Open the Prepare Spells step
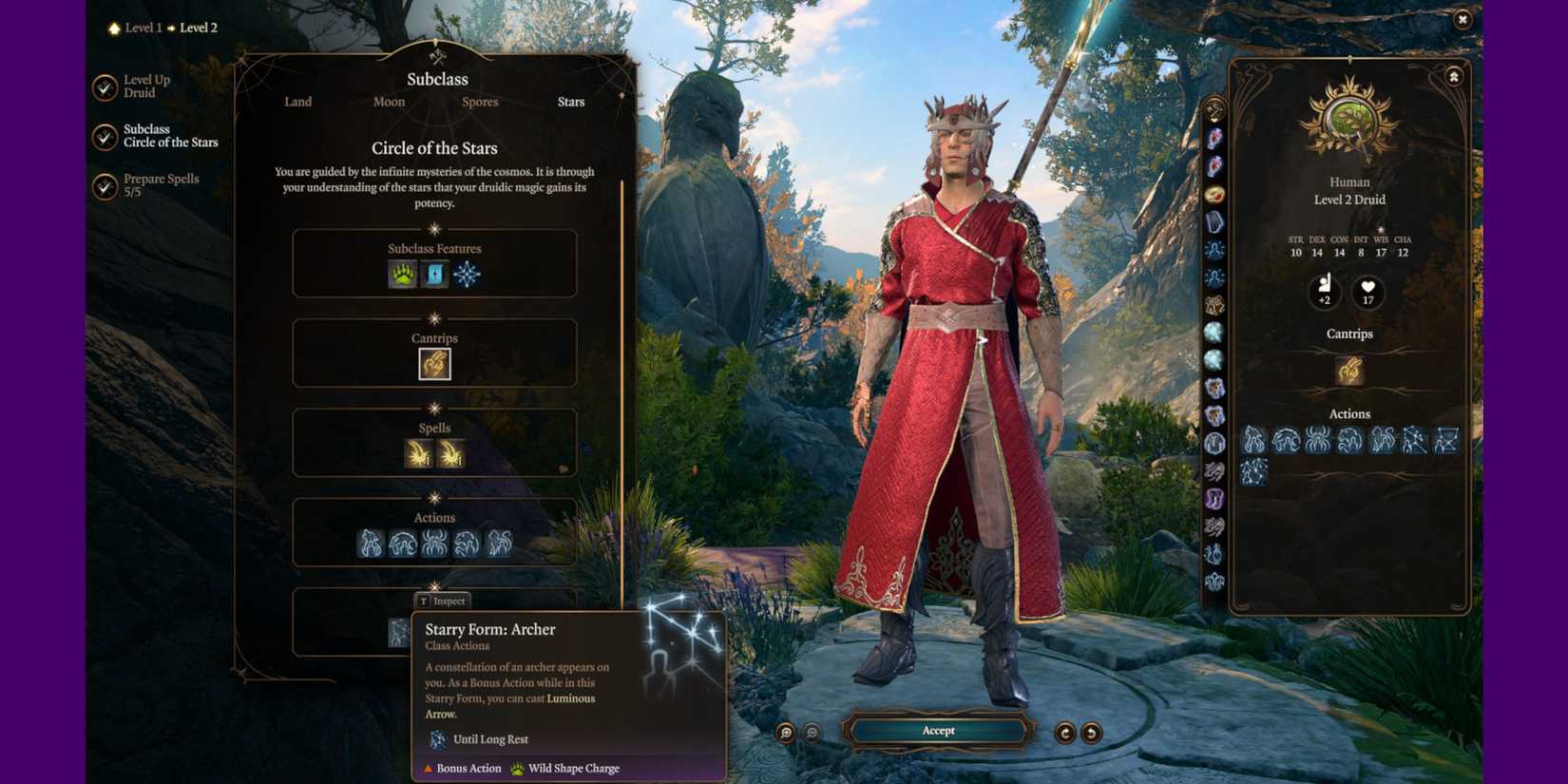 click(x=160, y=185)
